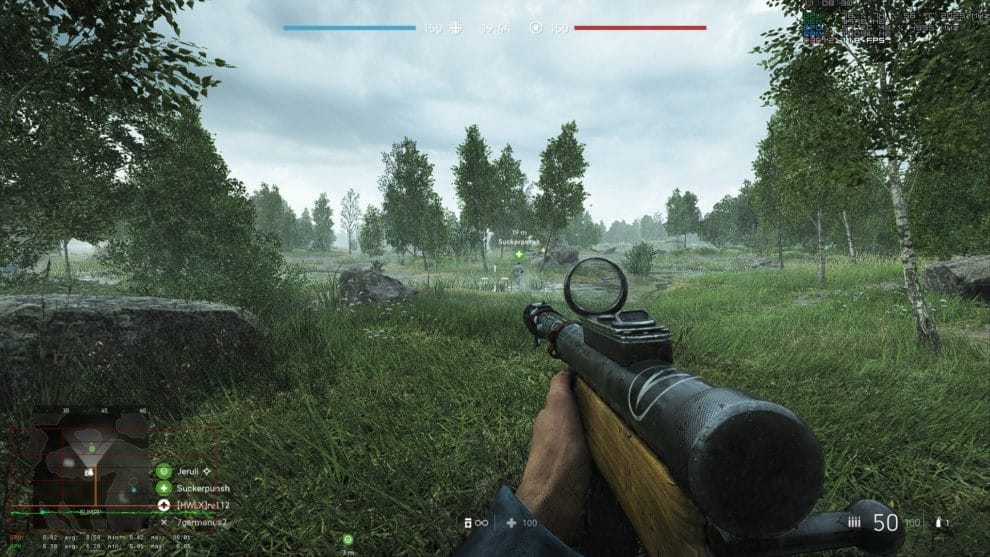Click the German team cross emblem

coord(457,28)
